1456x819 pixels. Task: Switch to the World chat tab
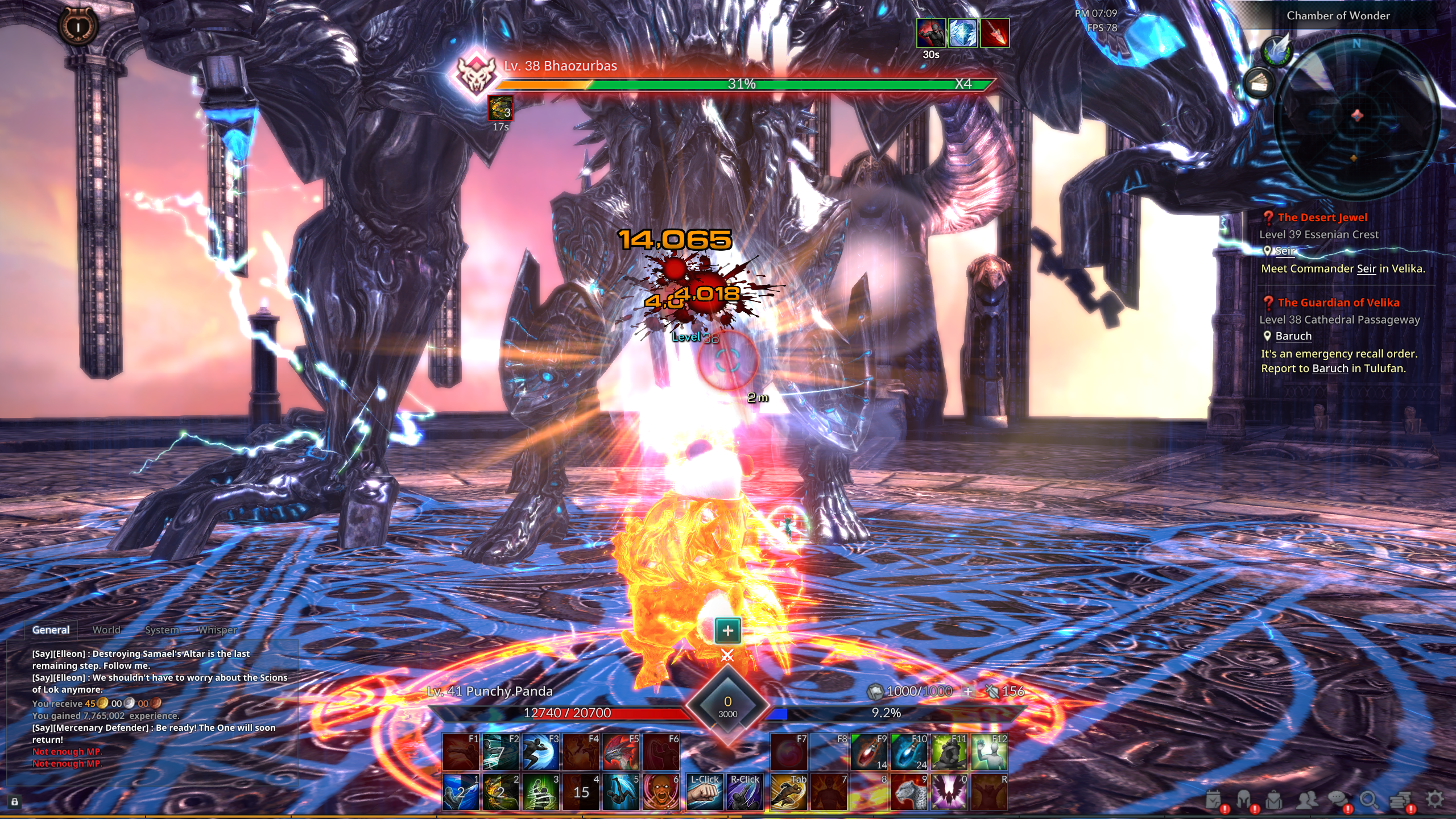click(106, 630)
